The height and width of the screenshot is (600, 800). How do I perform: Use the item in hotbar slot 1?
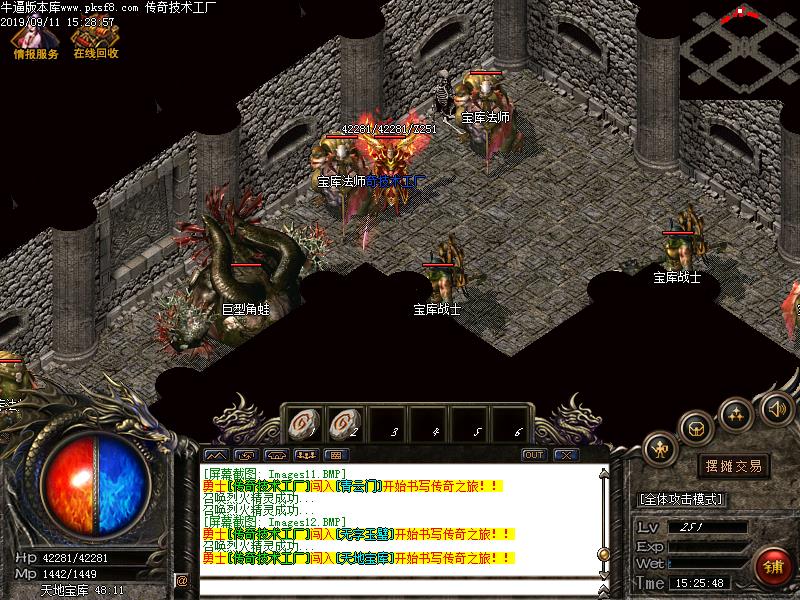pyautogui.click(x=301, y=424)
